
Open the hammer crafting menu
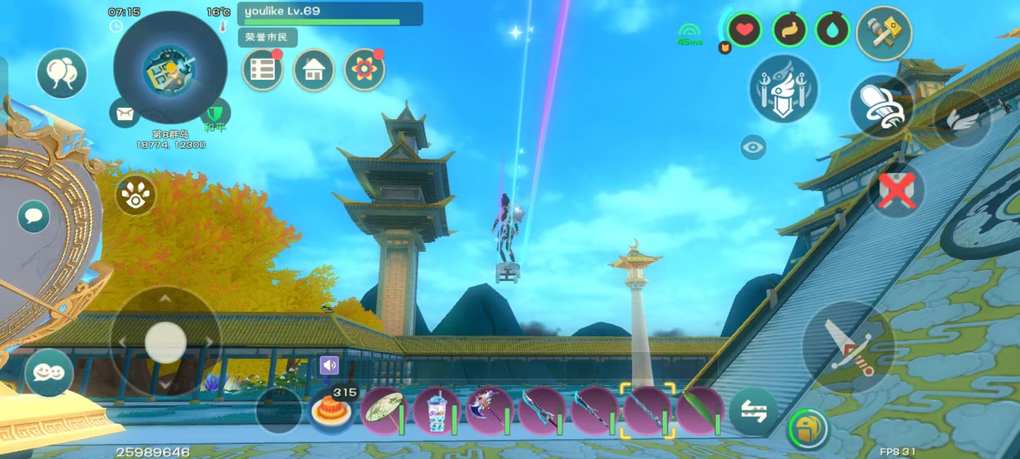(884, 34)
